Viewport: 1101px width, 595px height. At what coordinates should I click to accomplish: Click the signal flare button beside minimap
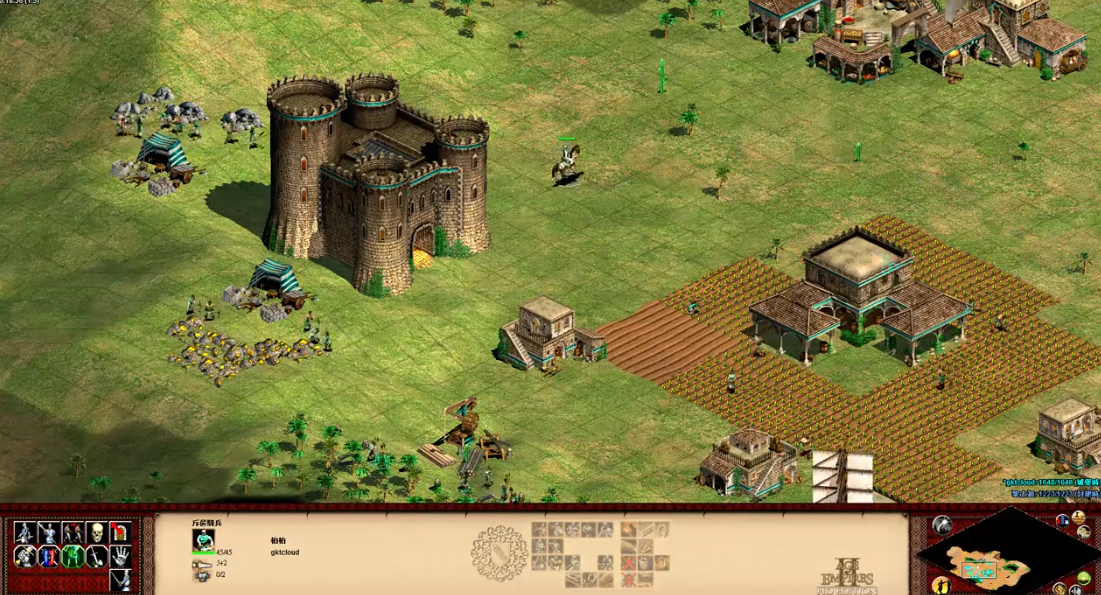pyautogui.click(x=943, y=524)
